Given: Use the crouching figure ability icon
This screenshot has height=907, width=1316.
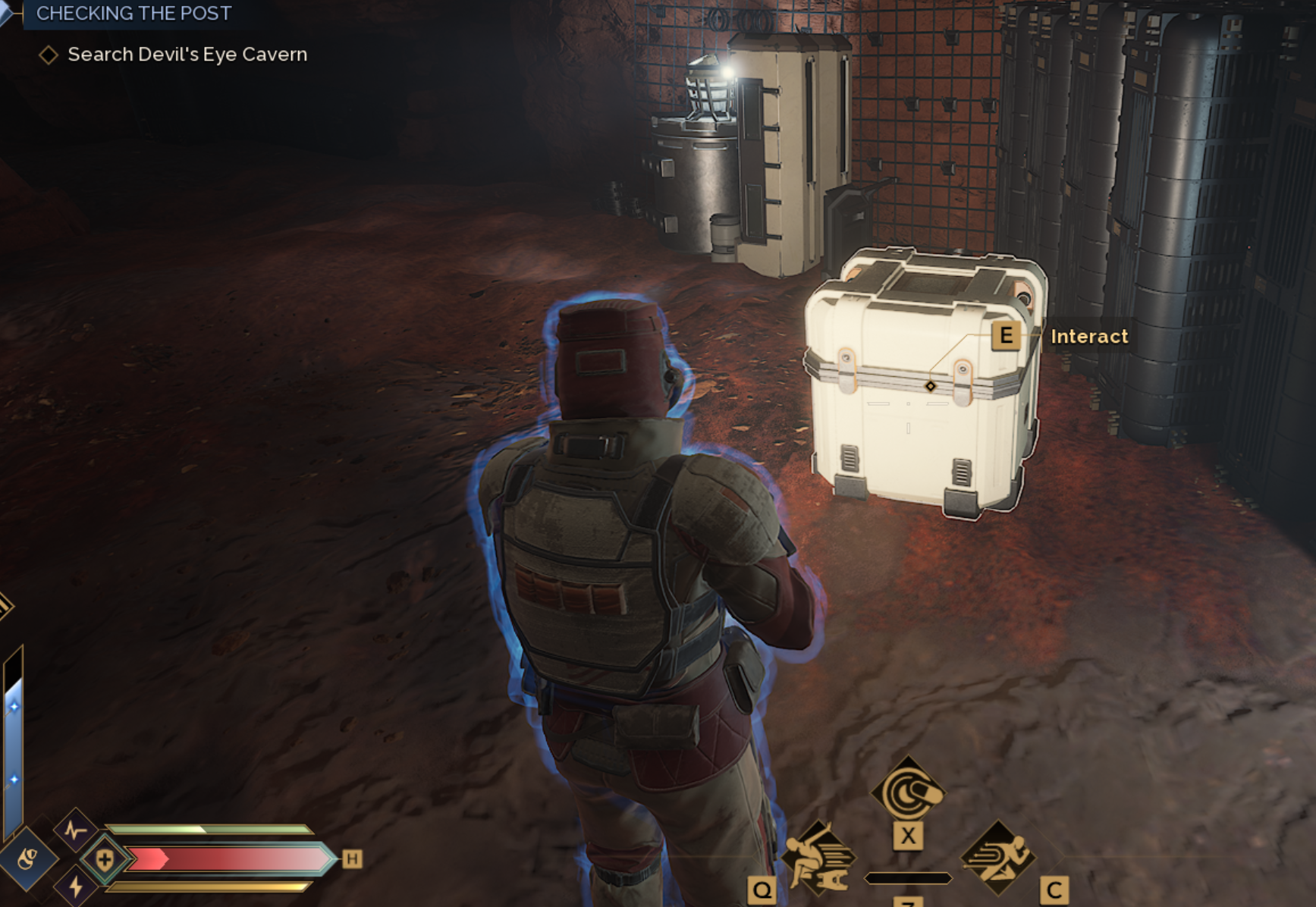Looking at the screenshot, I should (x=818, y=858).
